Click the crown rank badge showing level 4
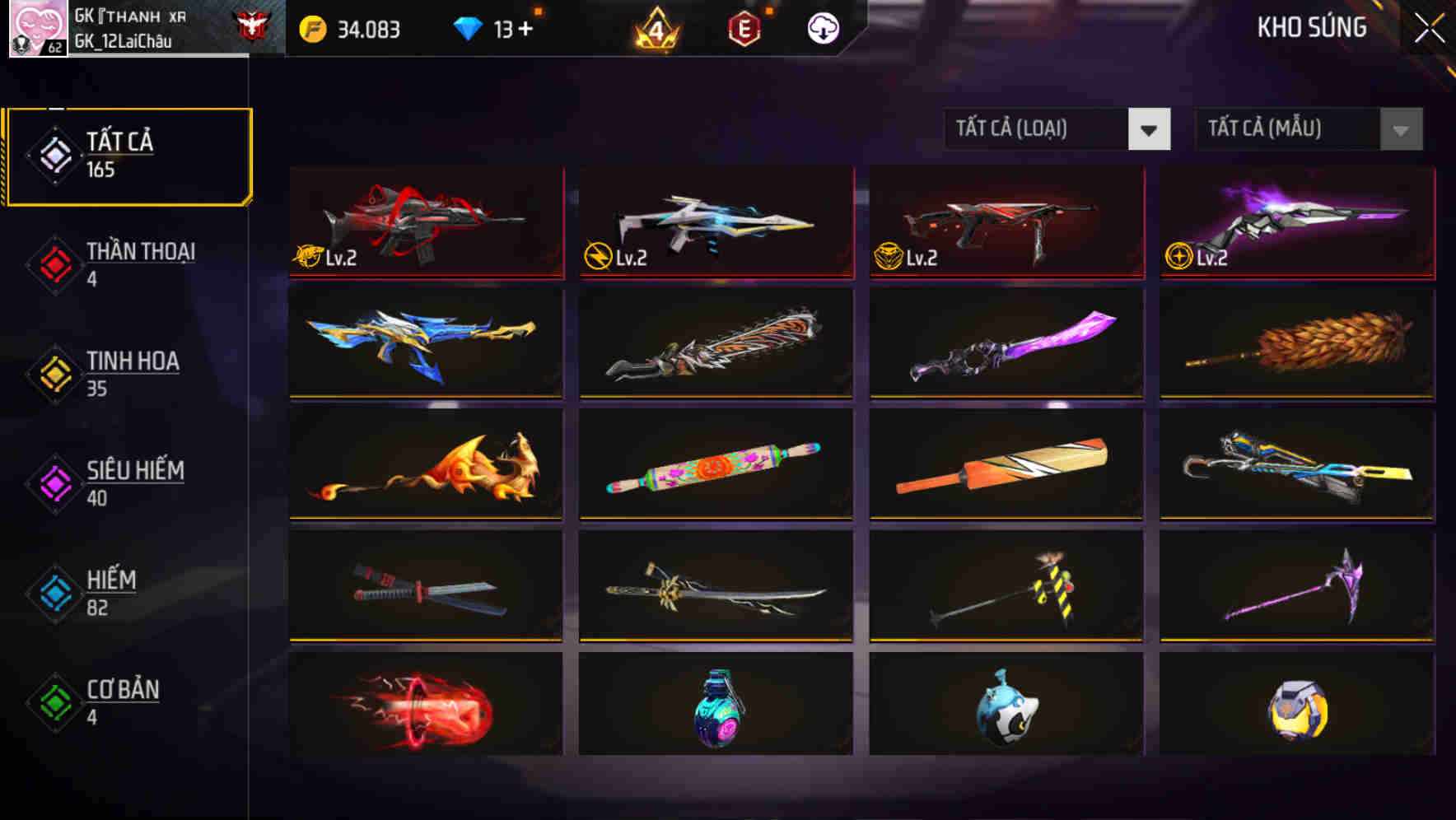 coord(655,28)
